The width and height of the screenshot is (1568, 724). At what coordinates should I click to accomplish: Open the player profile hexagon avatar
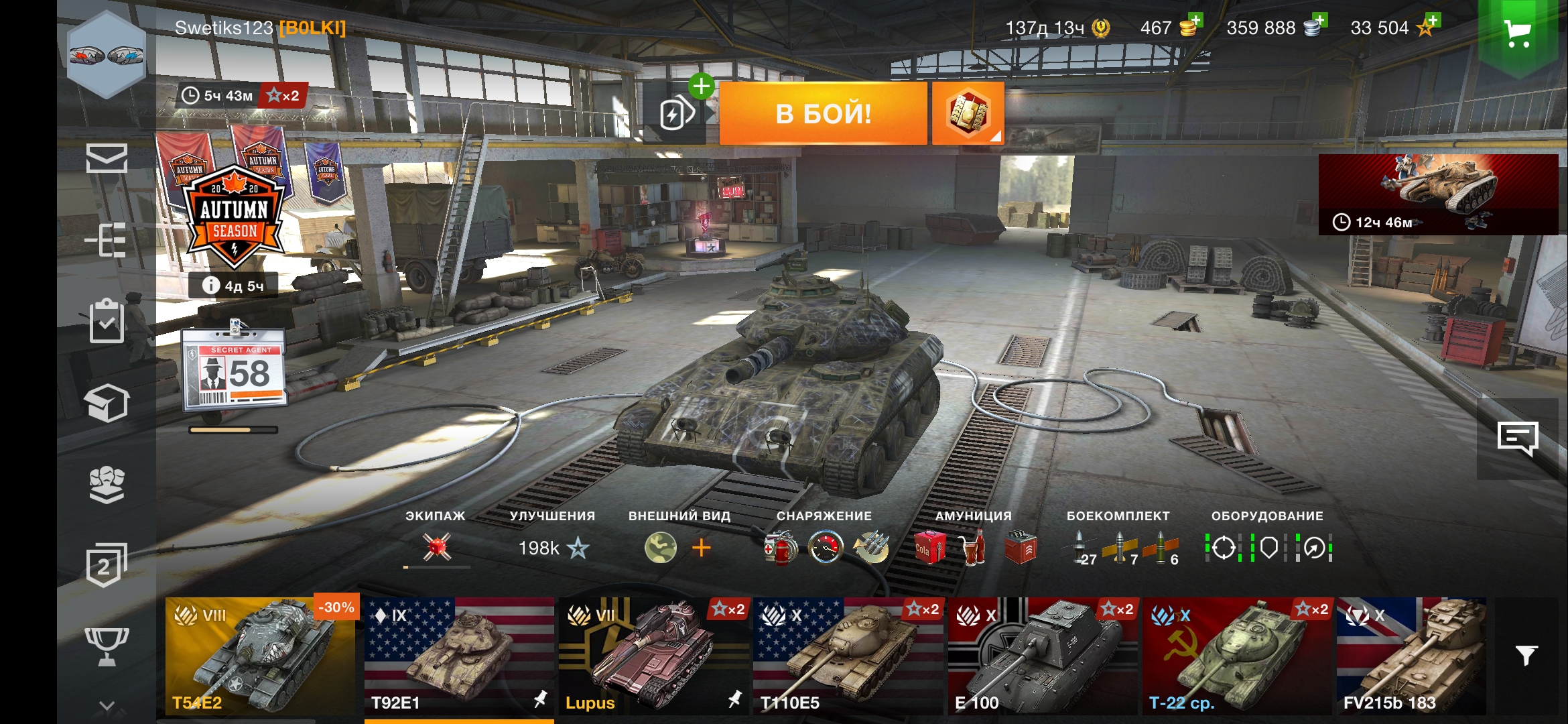tap(107, 55)
